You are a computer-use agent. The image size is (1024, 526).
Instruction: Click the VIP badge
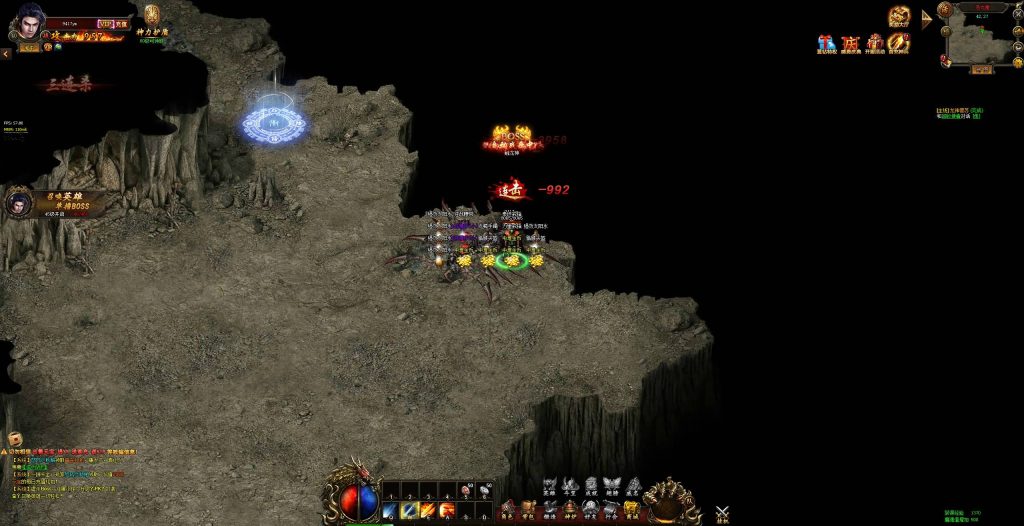pyautogui.click(x=105, y=23)
